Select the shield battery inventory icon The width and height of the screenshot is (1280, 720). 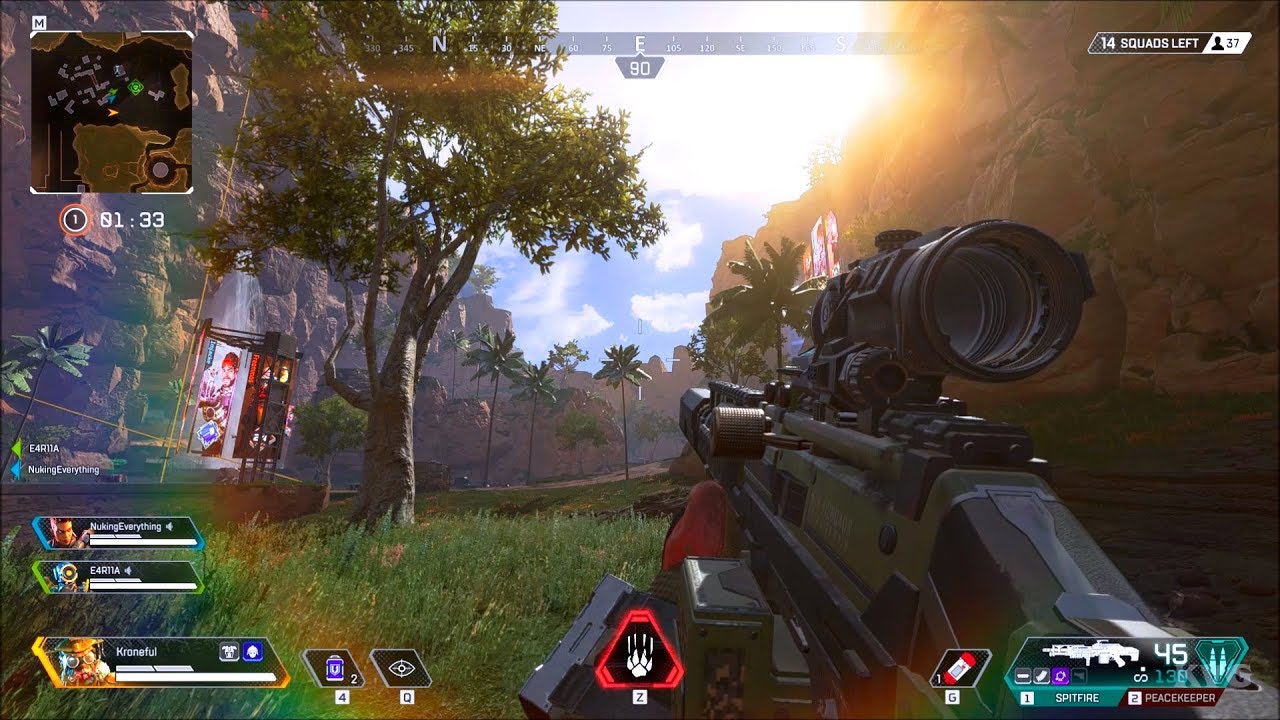(x=335, y=666)
